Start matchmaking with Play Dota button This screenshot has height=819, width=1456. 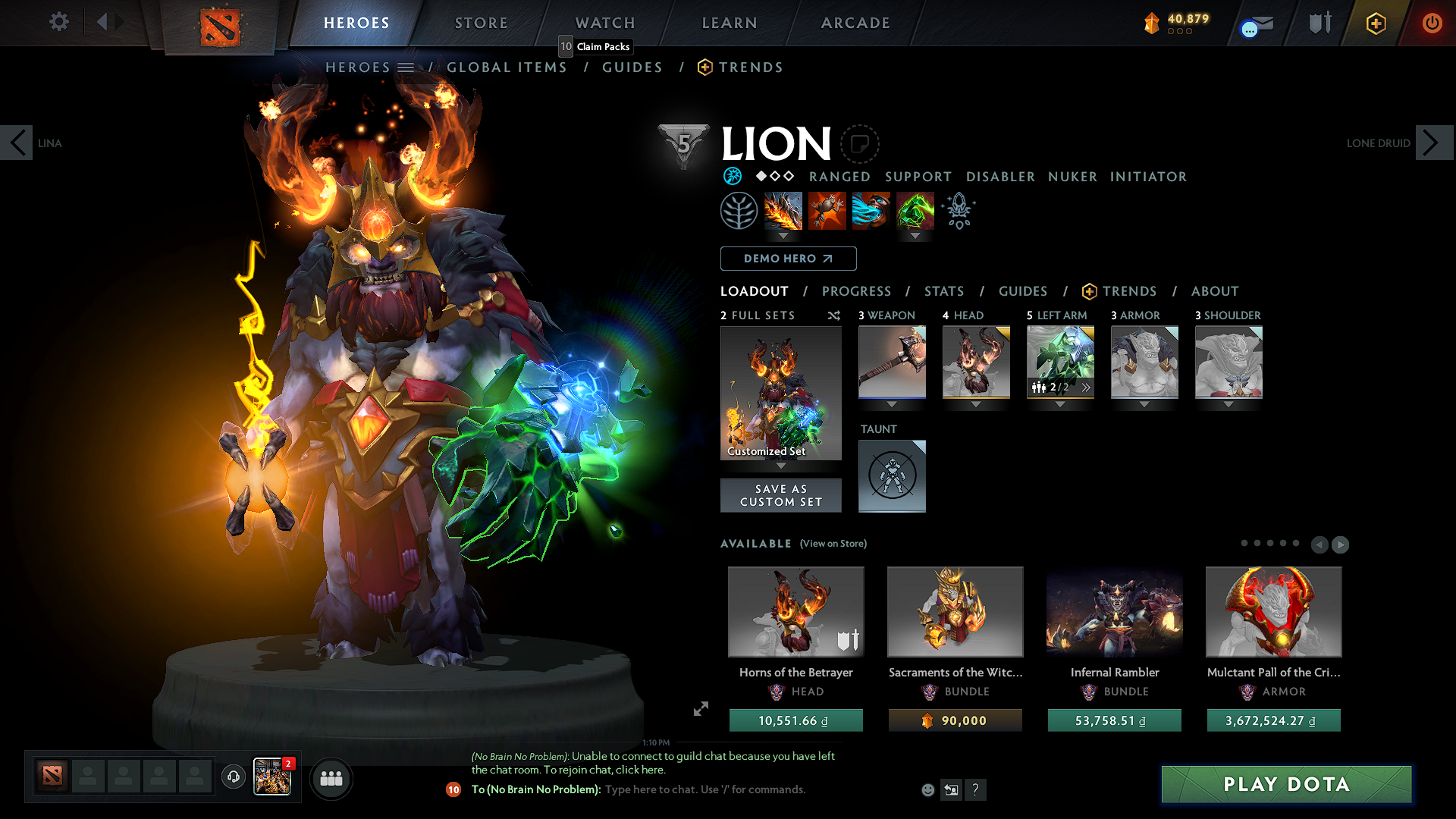1286,784
